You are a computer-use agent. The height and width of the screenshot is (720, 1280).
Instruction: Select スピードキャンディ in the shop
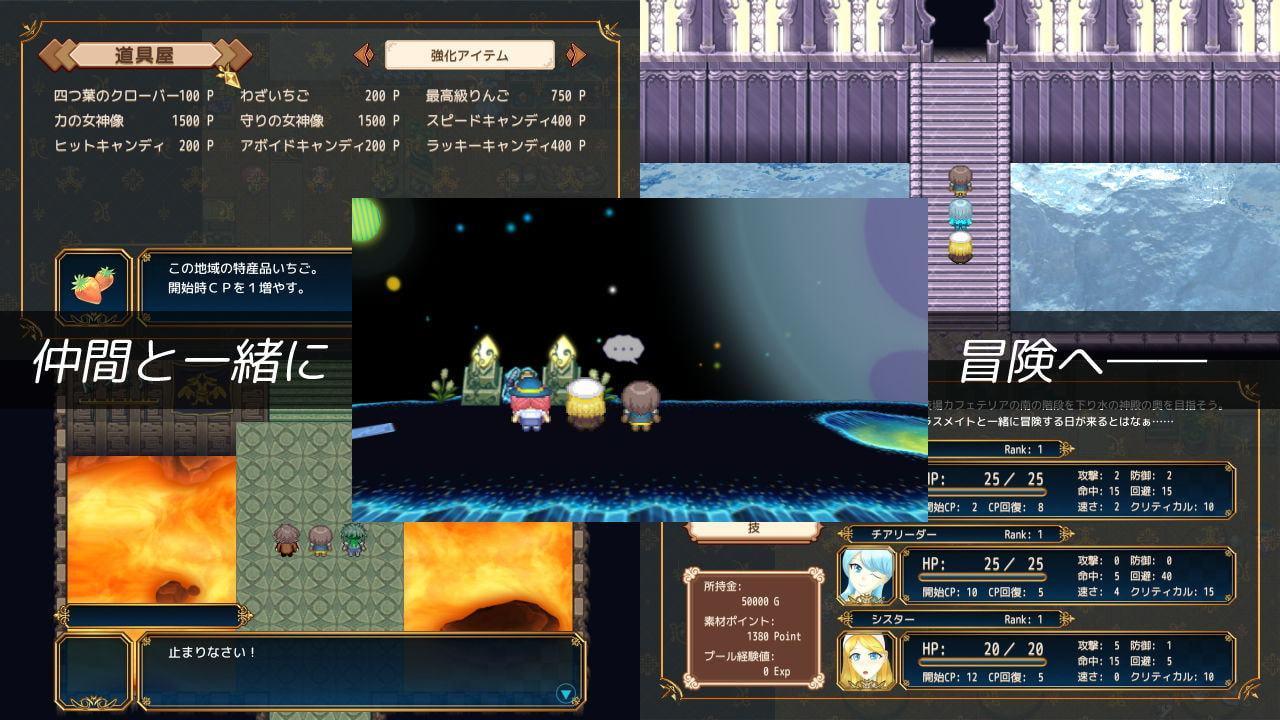505,121
